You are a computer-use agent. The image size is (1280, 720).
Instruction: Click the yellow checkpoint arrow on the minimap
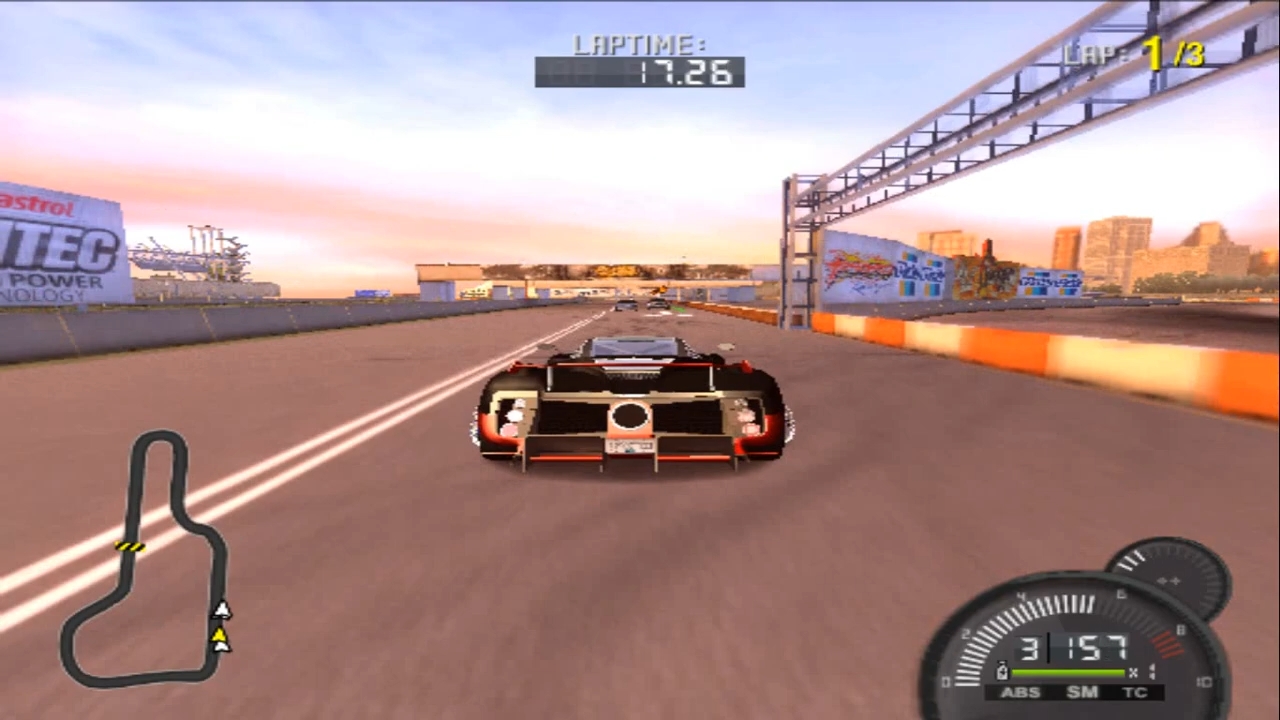pyautogui.click(x=220, y=633)
